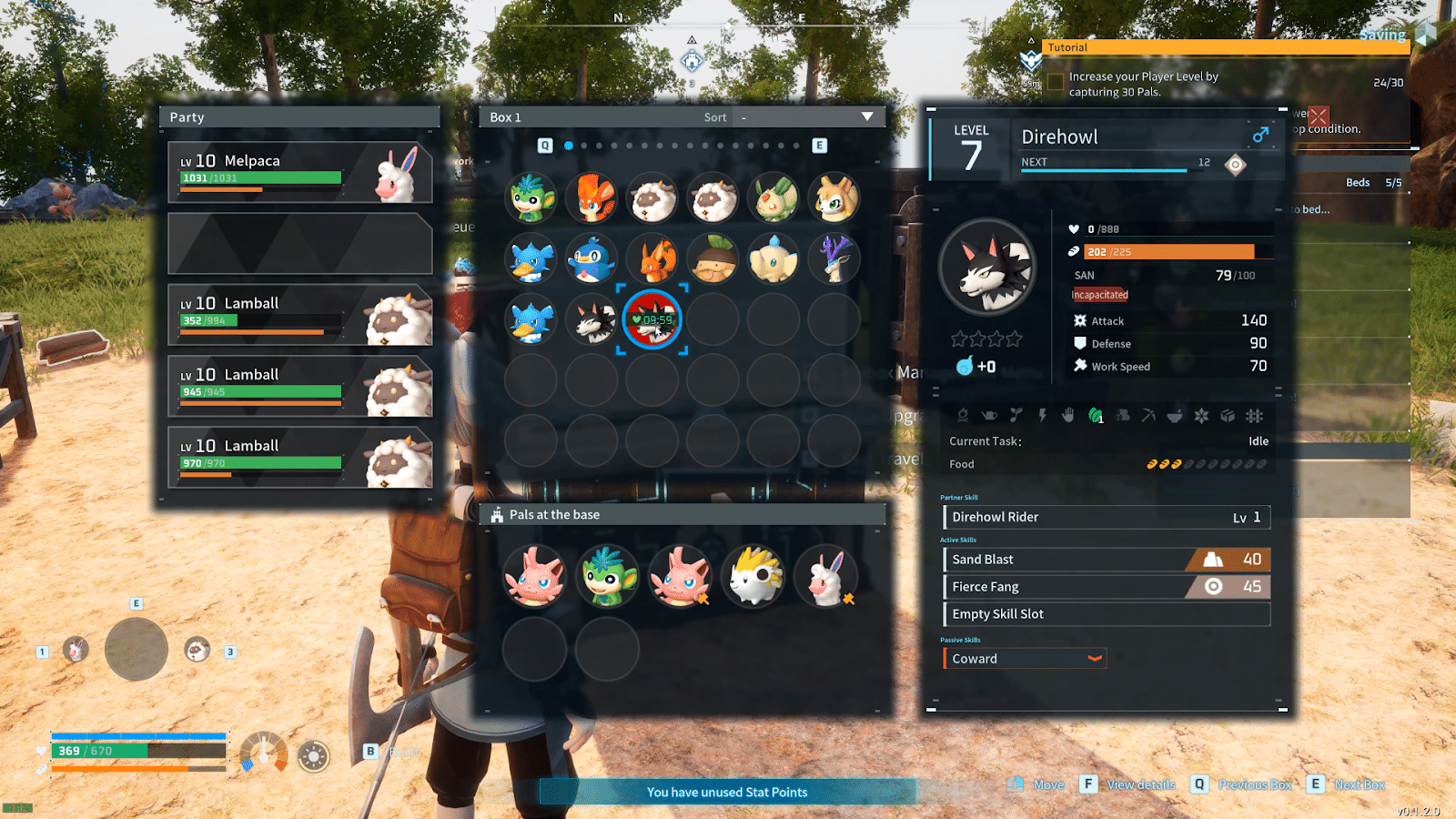Viewport: 1456px width, 819px height.
Task: Switch to the Next Box with E
Action: 1316,784
